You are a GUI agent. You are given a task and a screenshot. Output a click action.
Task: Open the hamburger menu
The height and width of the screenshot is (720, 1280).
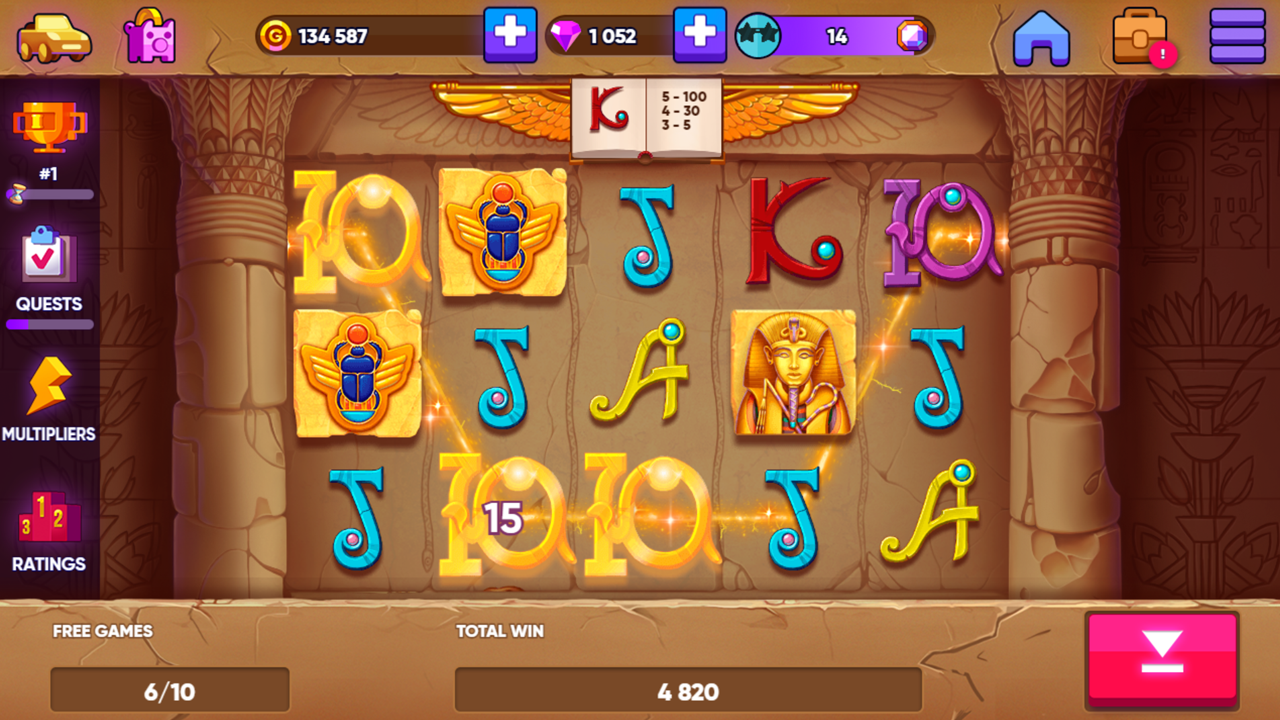click(1237, 36)
